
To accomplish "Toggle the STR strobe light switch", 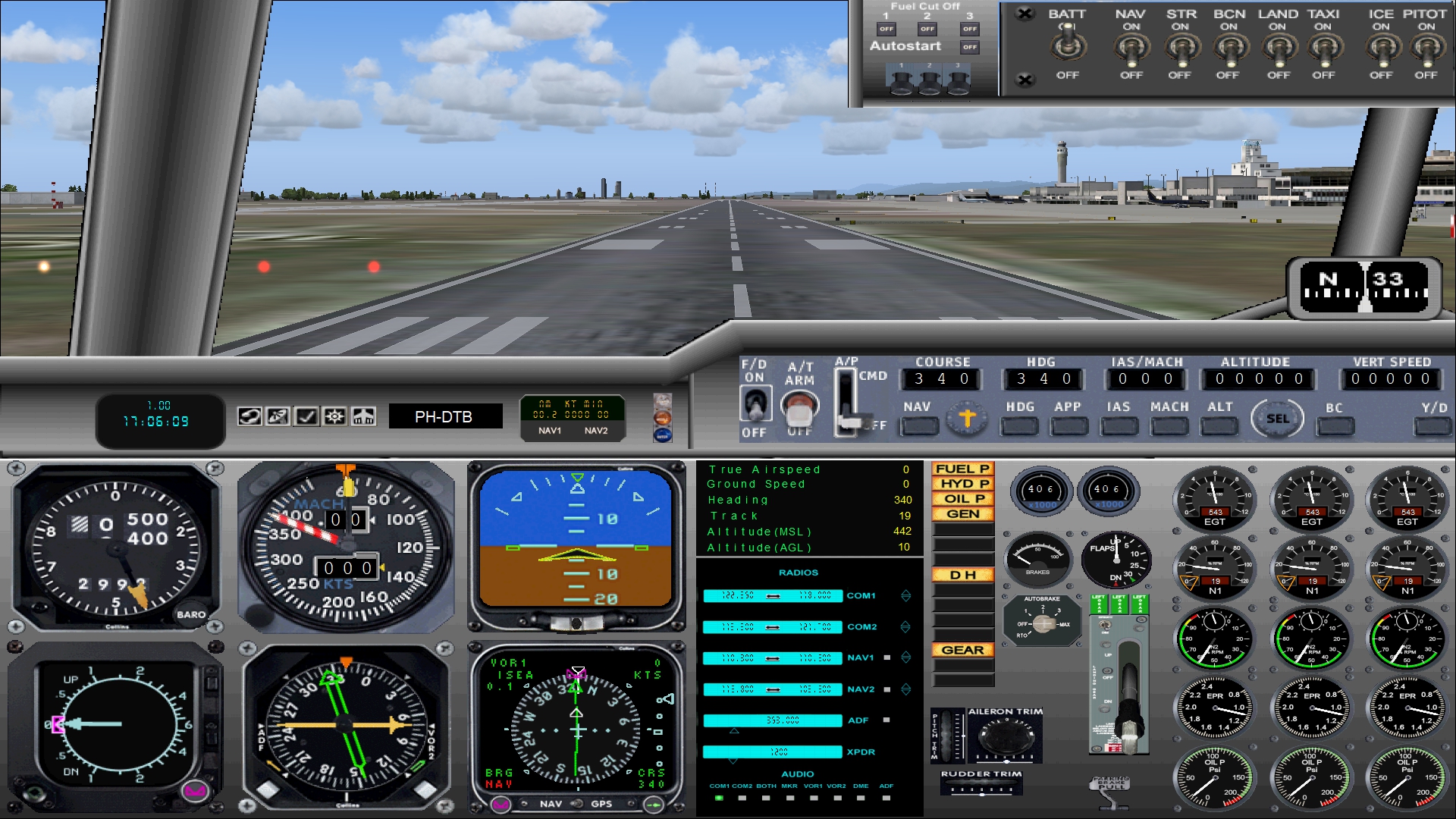I will [1180, 49].
